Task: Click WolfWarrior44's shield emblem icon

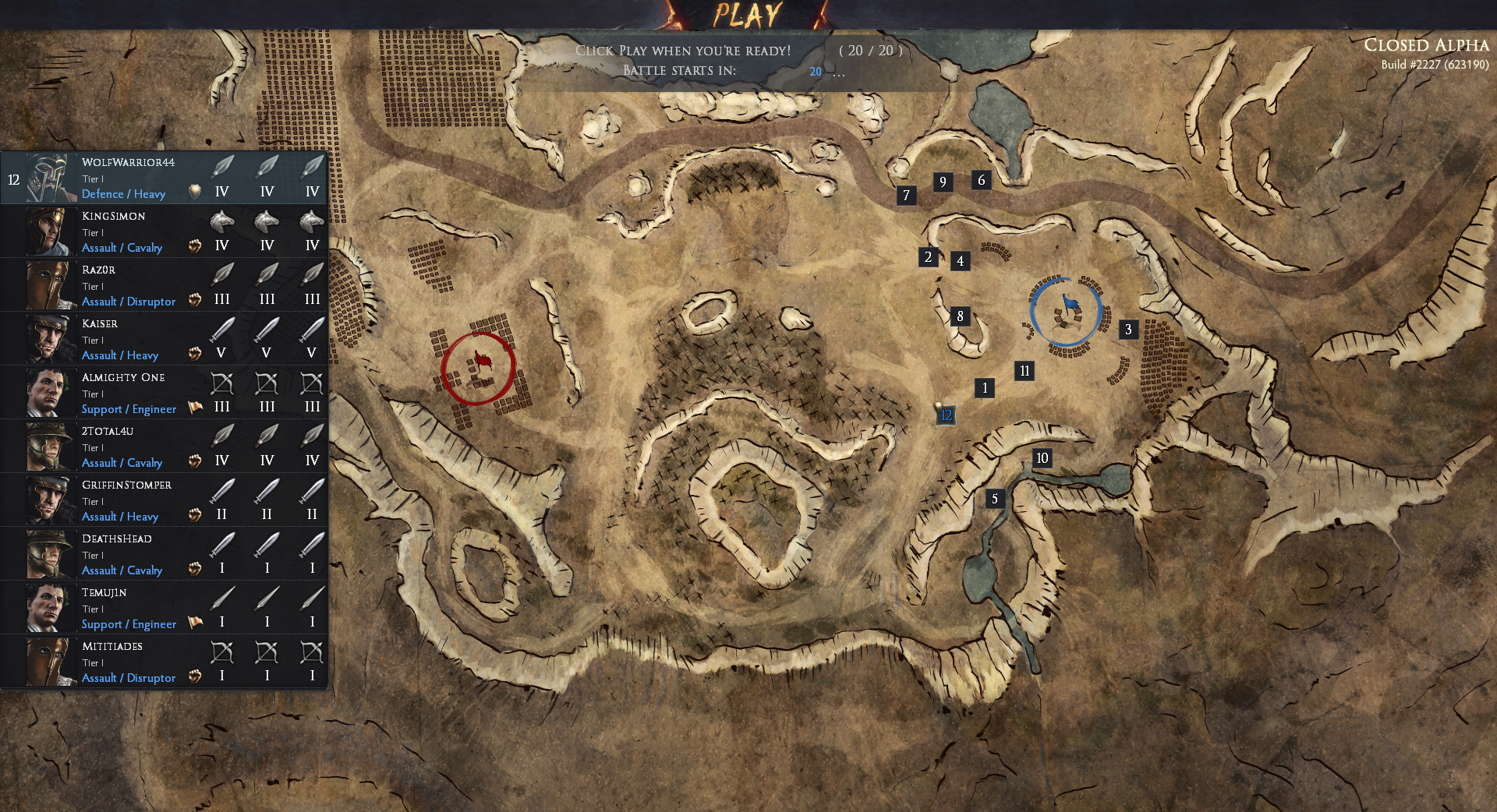Action: click(x=195, y=191)
